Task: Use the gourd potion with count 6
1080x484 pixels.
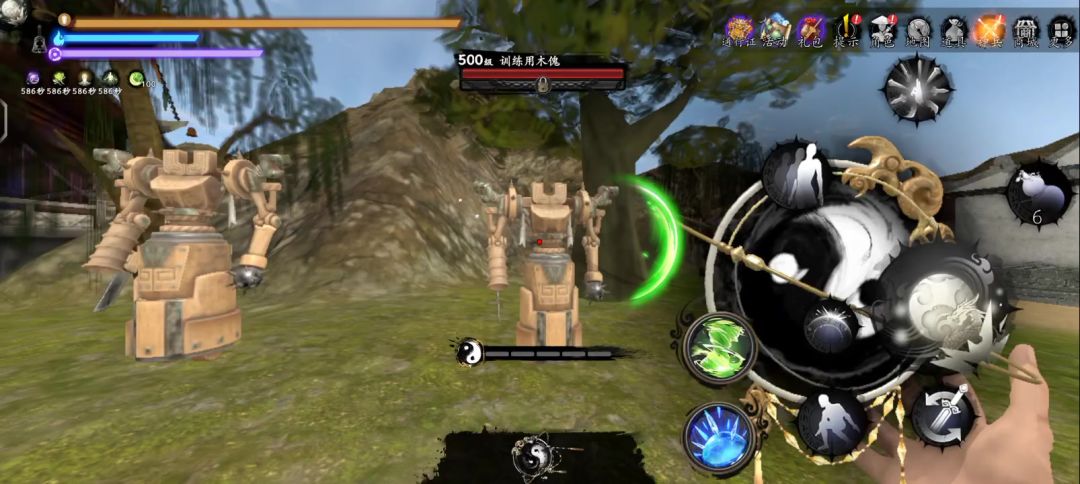Action: click(1038, 192)
